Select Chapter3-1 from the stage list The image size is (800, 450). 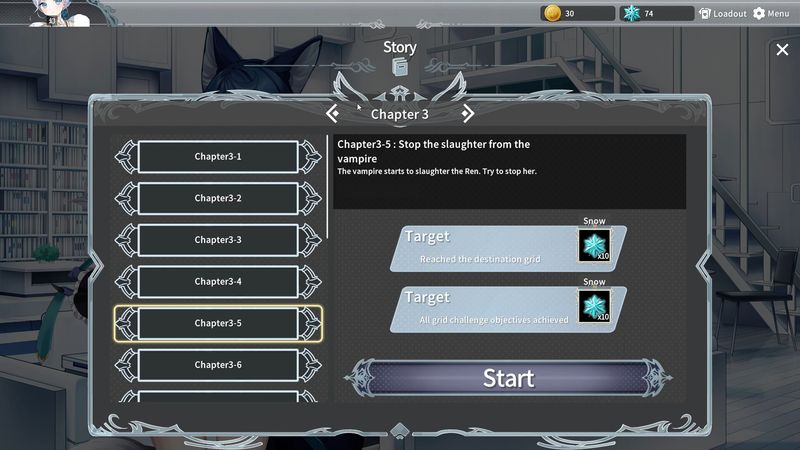point(218,157)
